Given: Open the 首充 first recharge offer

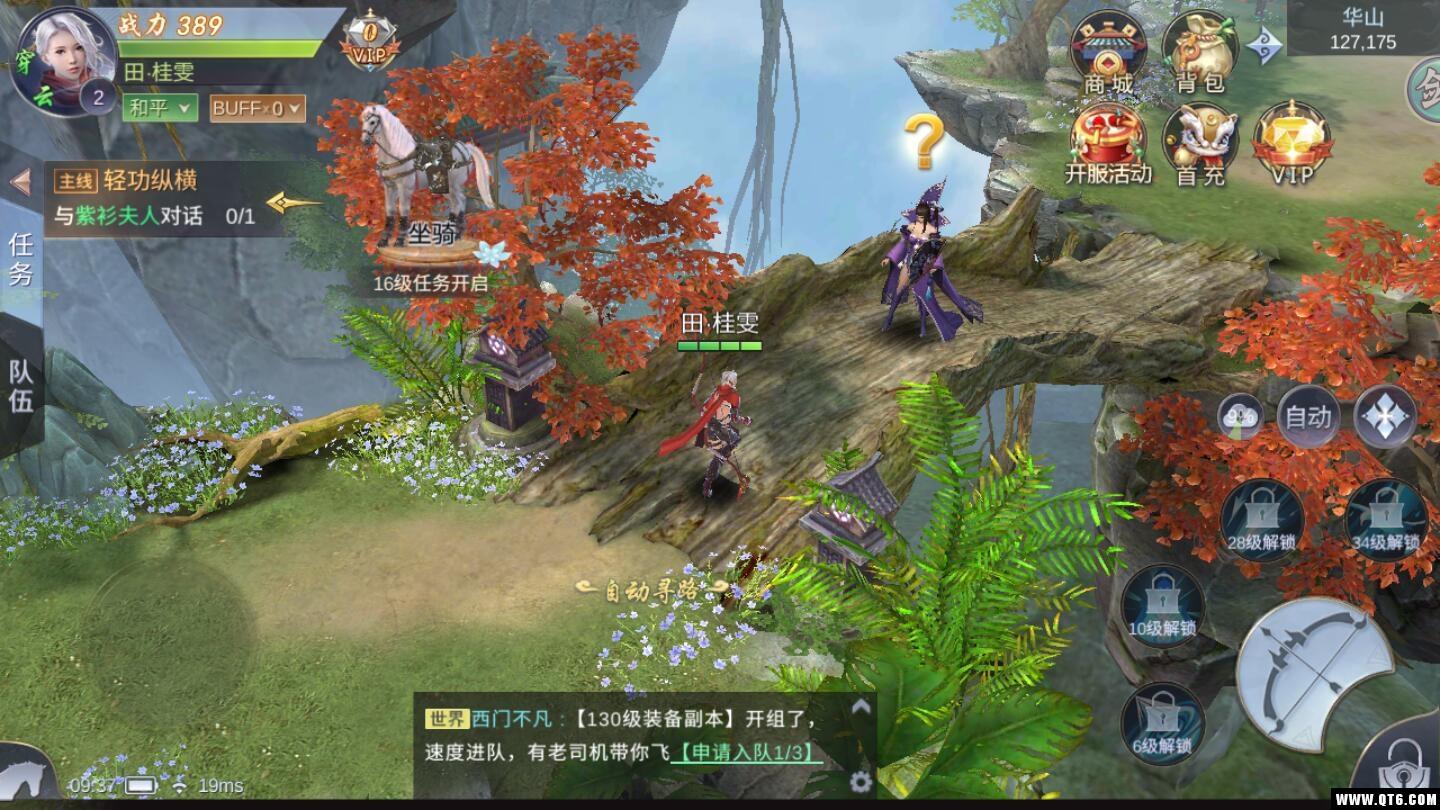Looking at the screenshot, I should [x=1200, y=143].
